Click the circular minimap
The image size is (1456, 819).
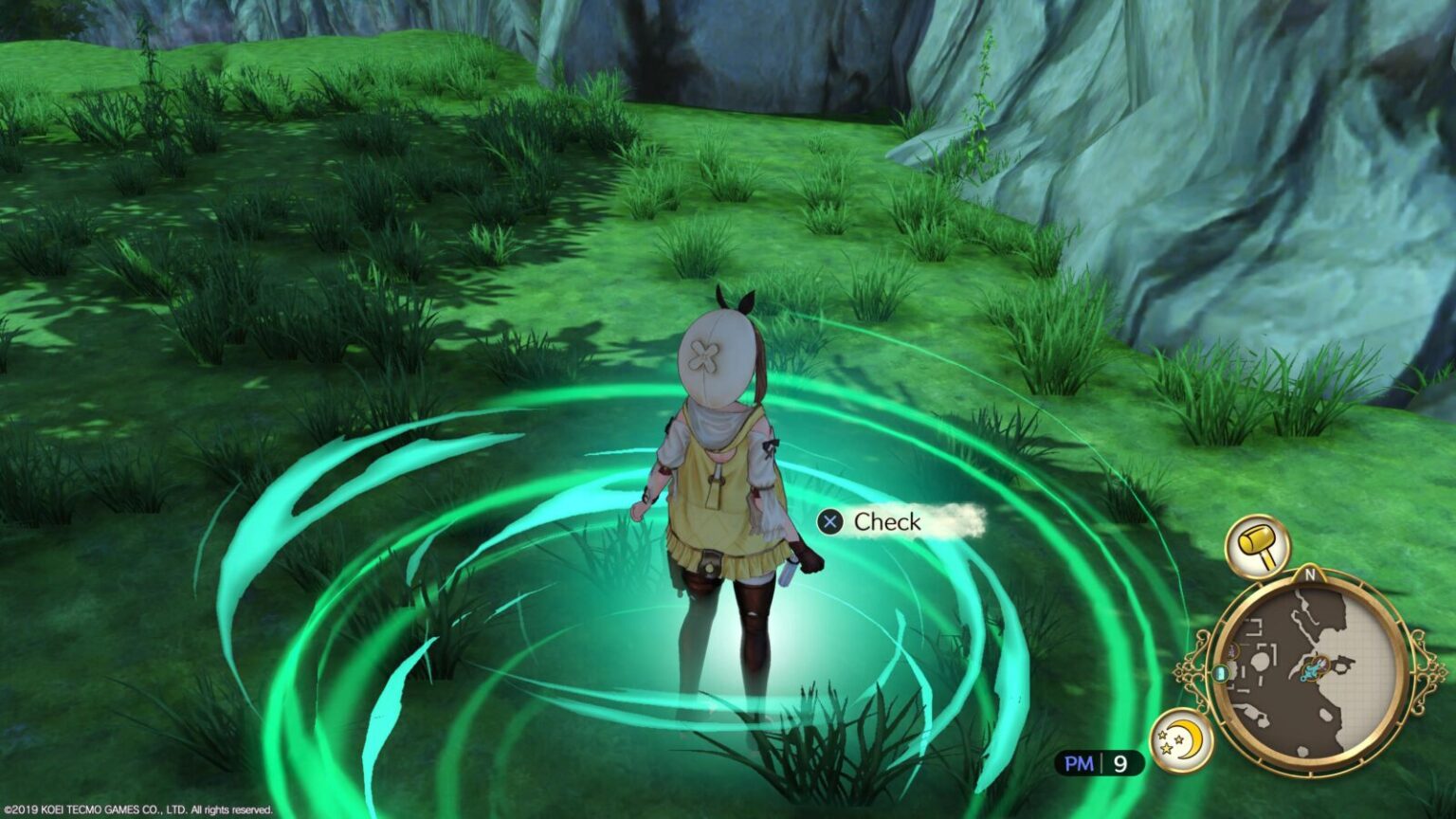click(1310, 670)
